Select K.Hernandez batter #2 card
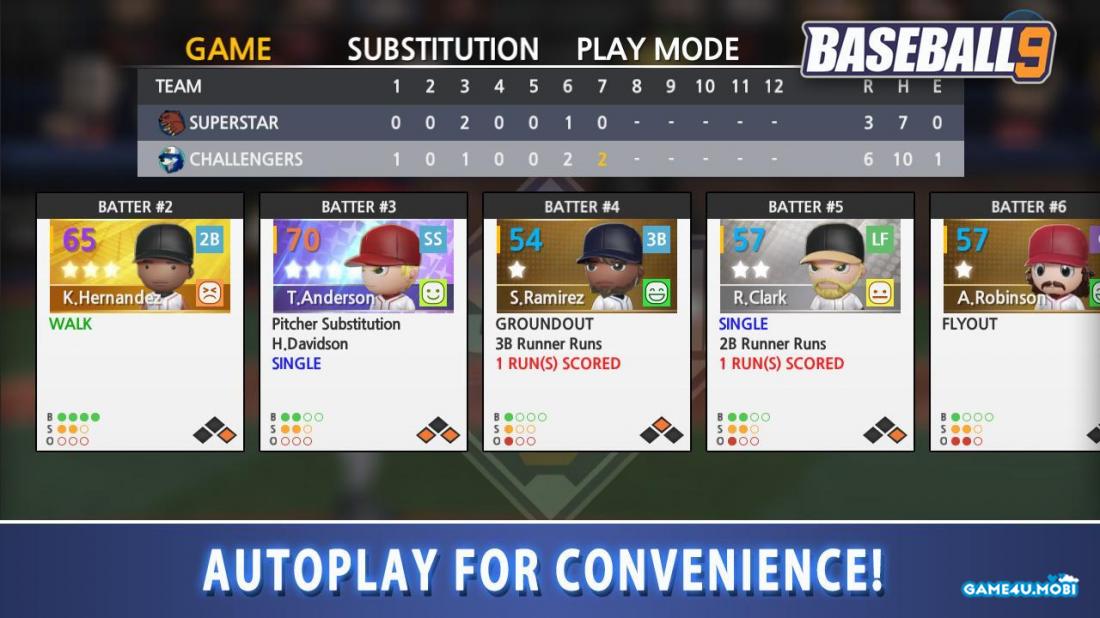Viewport: 1100px width, 618px height. click(140, 321)
